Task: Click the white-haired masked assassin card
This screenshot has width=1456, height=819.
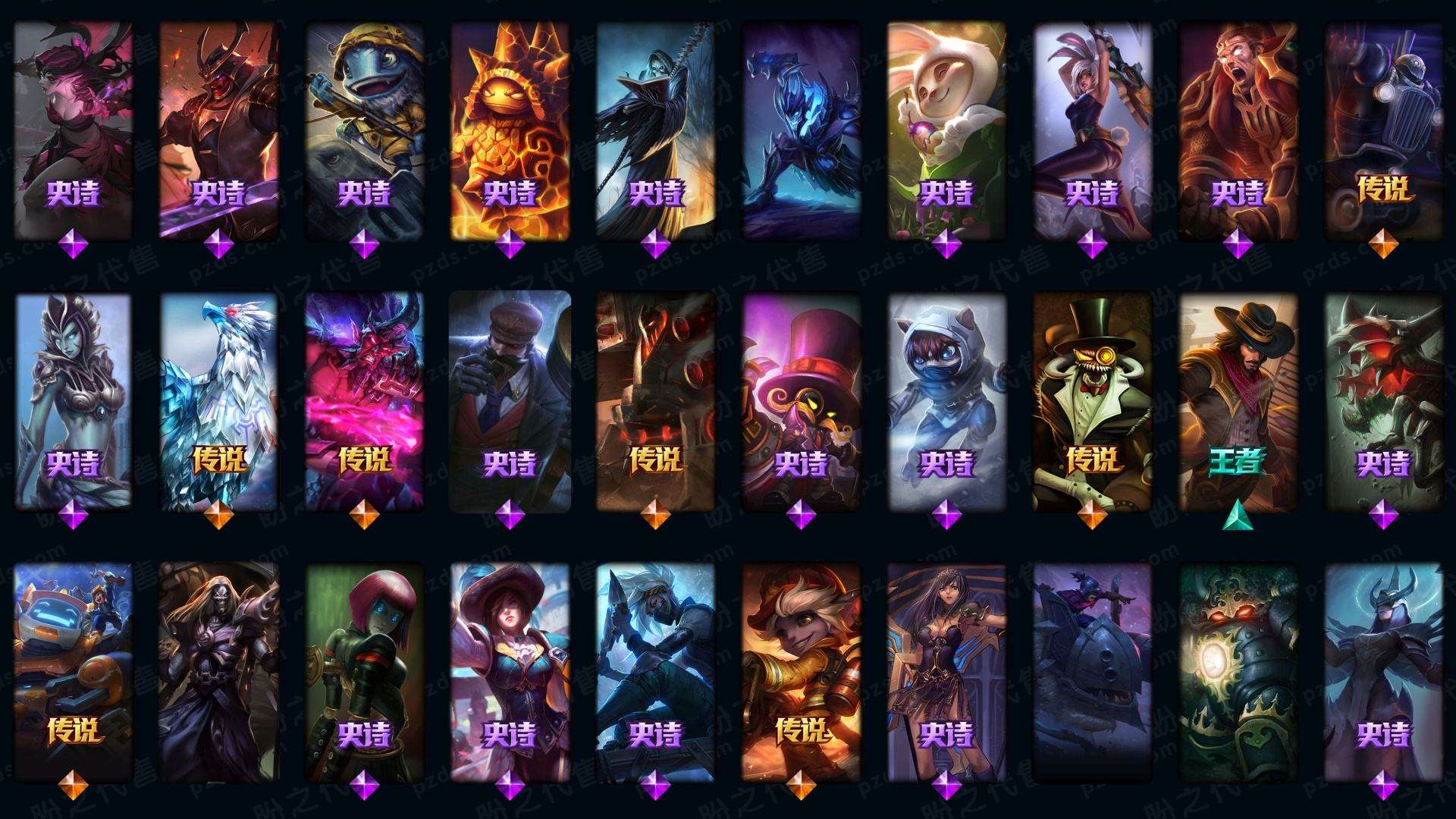Action: click(655, 671)
